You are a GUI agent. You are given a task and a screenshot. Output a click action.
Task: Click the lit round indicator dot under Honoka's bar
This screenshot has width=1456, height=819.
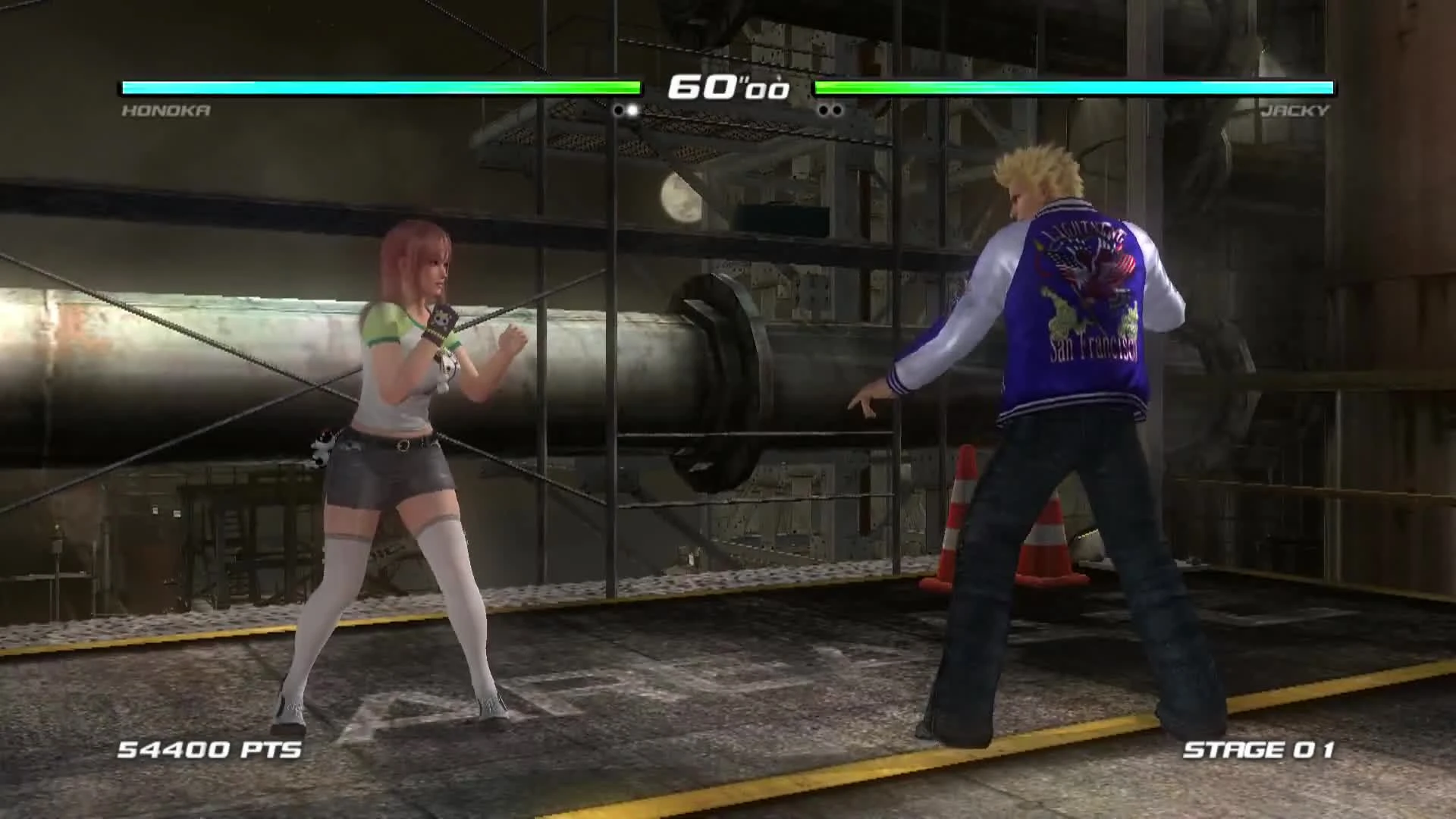pos(633,108)
